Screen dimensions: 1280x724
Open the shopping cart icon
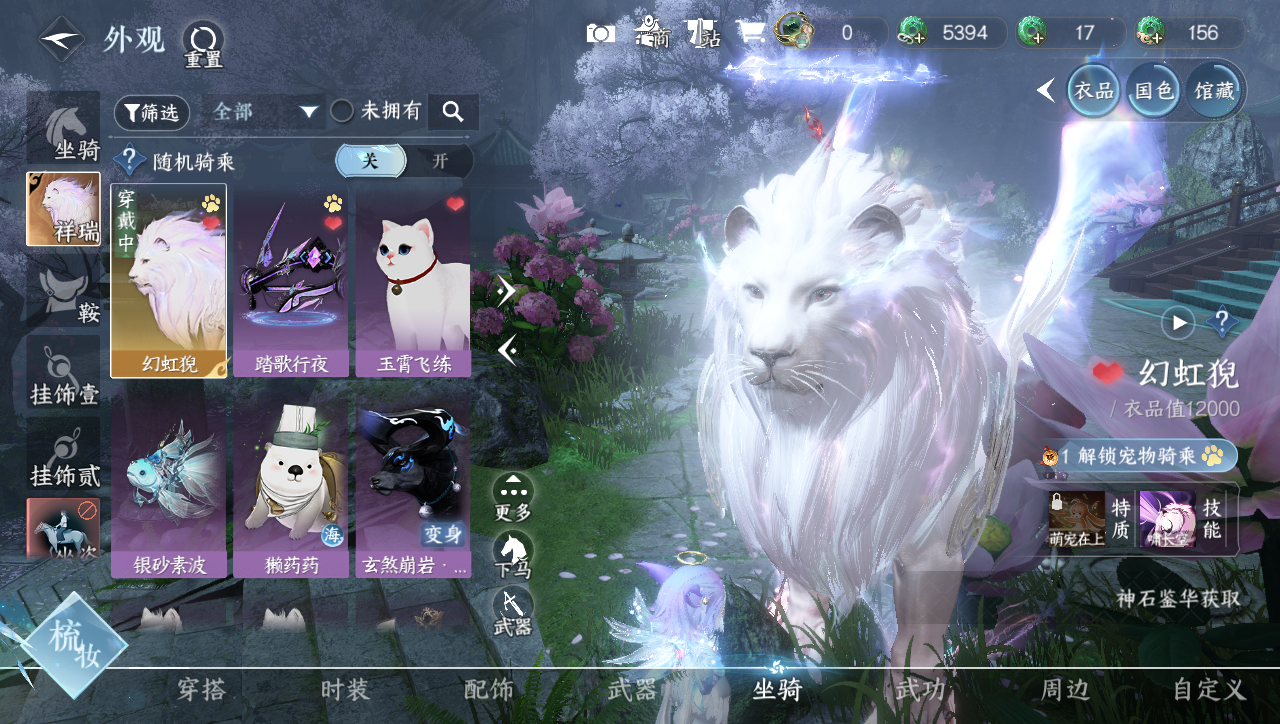click(x=750, y=33)
